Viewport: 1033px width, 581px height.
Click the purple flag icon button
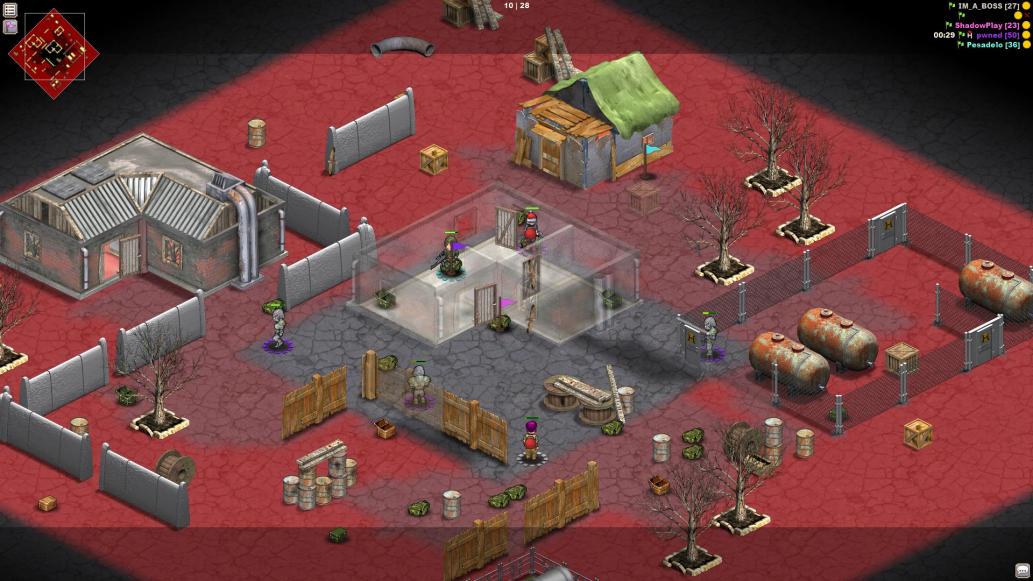[10, 27]
